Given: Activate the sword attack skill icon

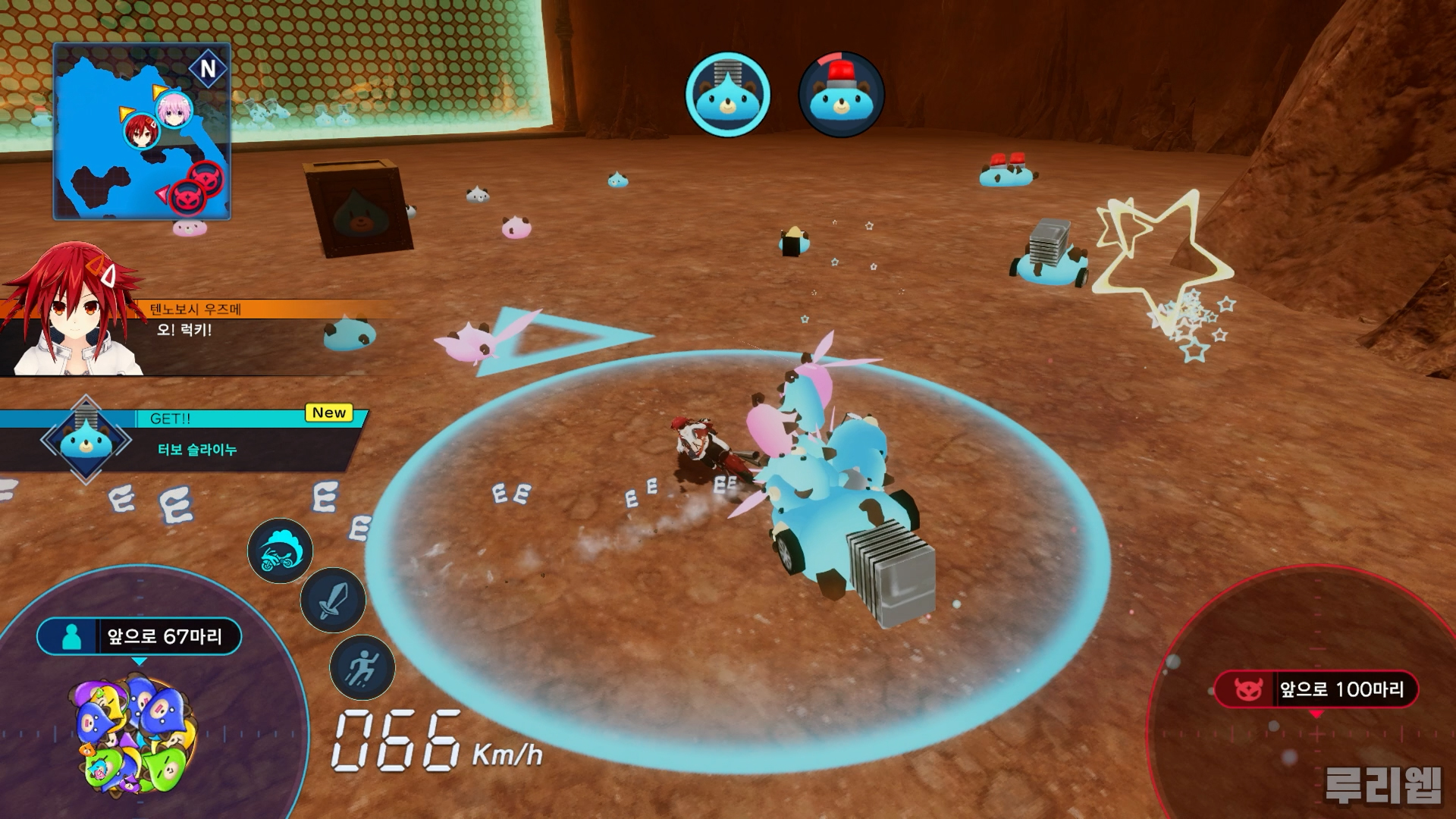Looking at the screenshot, I should 333,600.
